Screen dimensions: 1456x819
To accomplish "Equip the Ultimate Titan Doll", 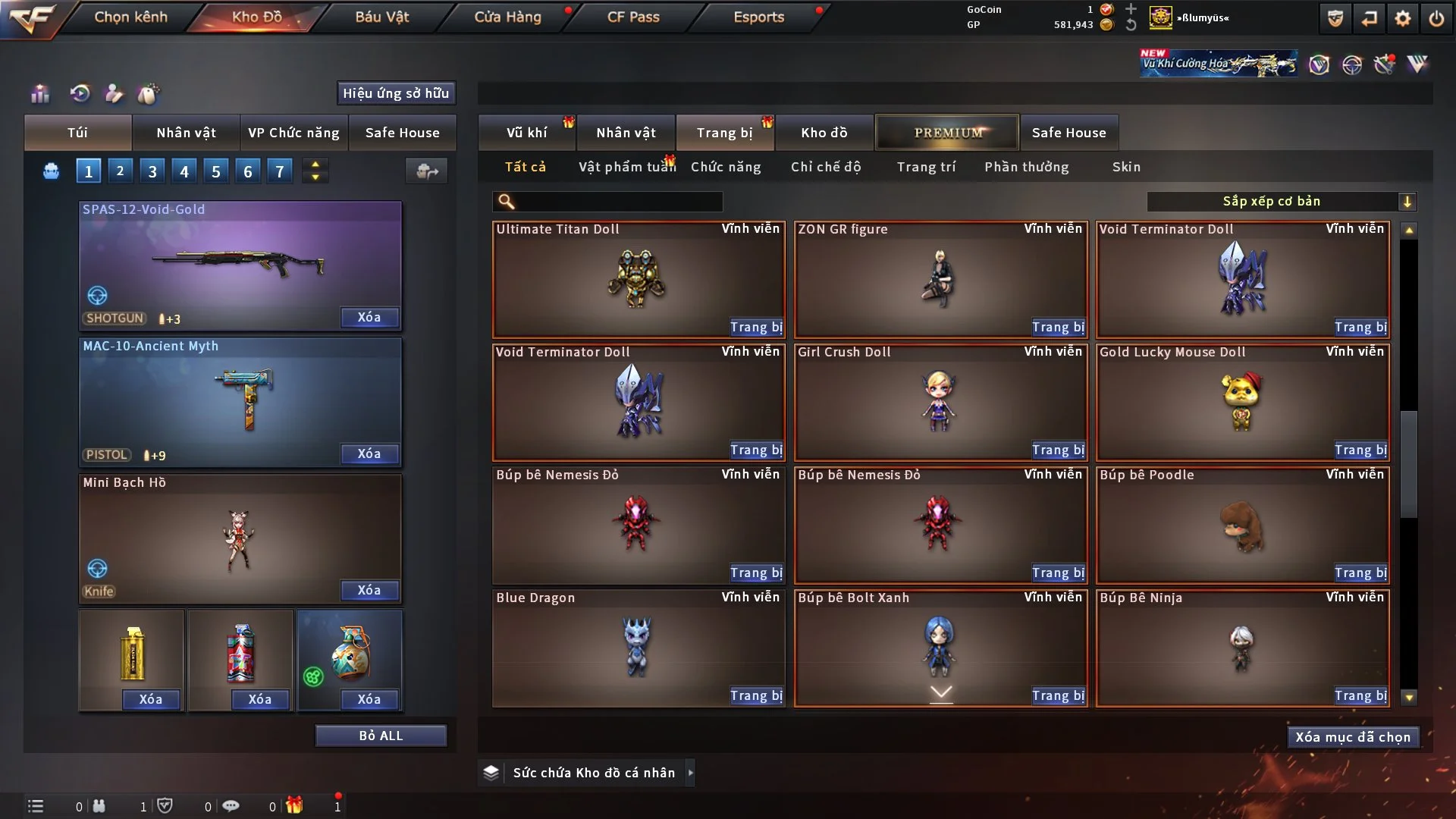I will click(755, 328).
